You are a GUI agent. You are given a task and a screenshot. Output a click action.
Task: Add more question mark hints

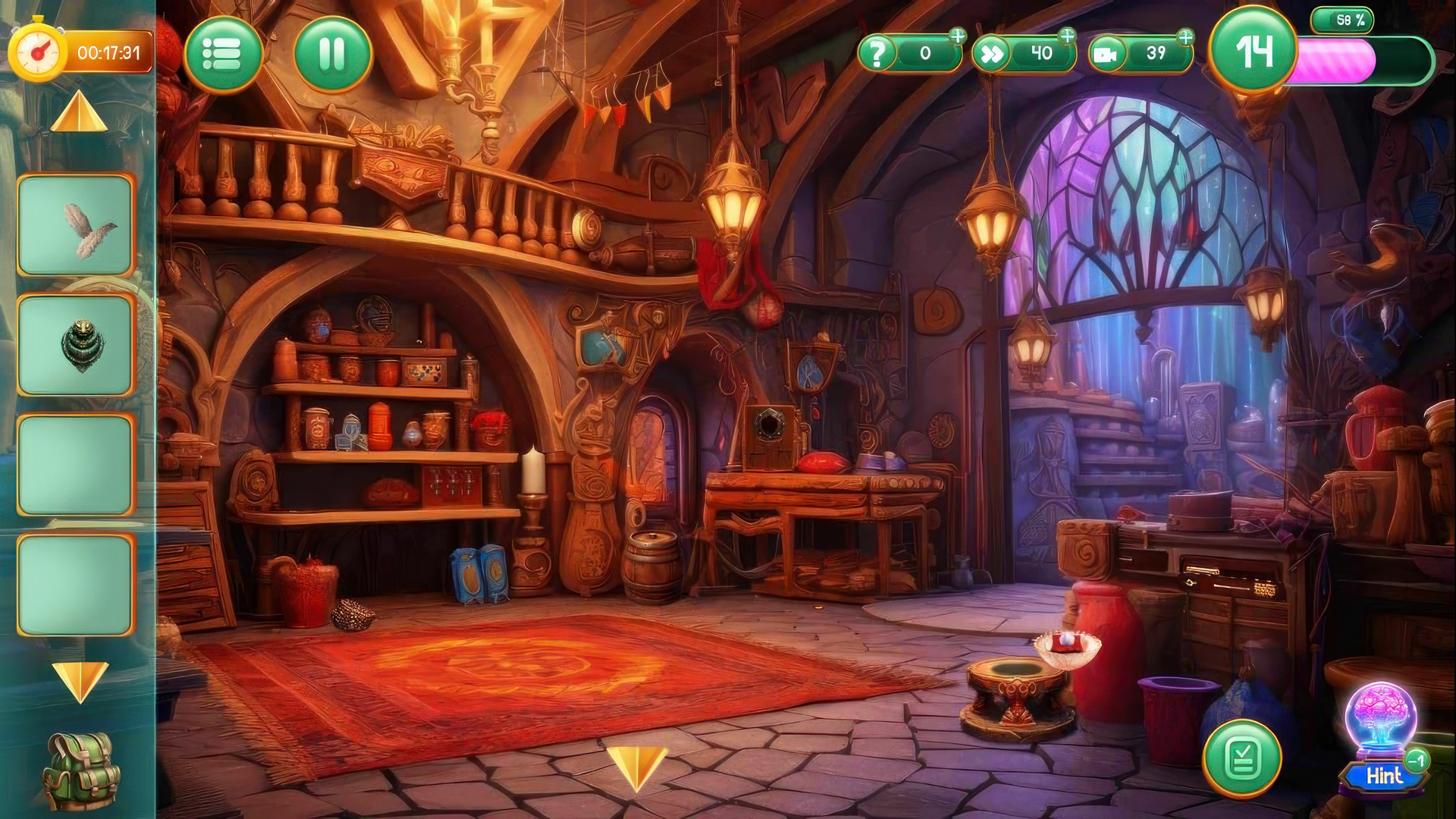958,36
